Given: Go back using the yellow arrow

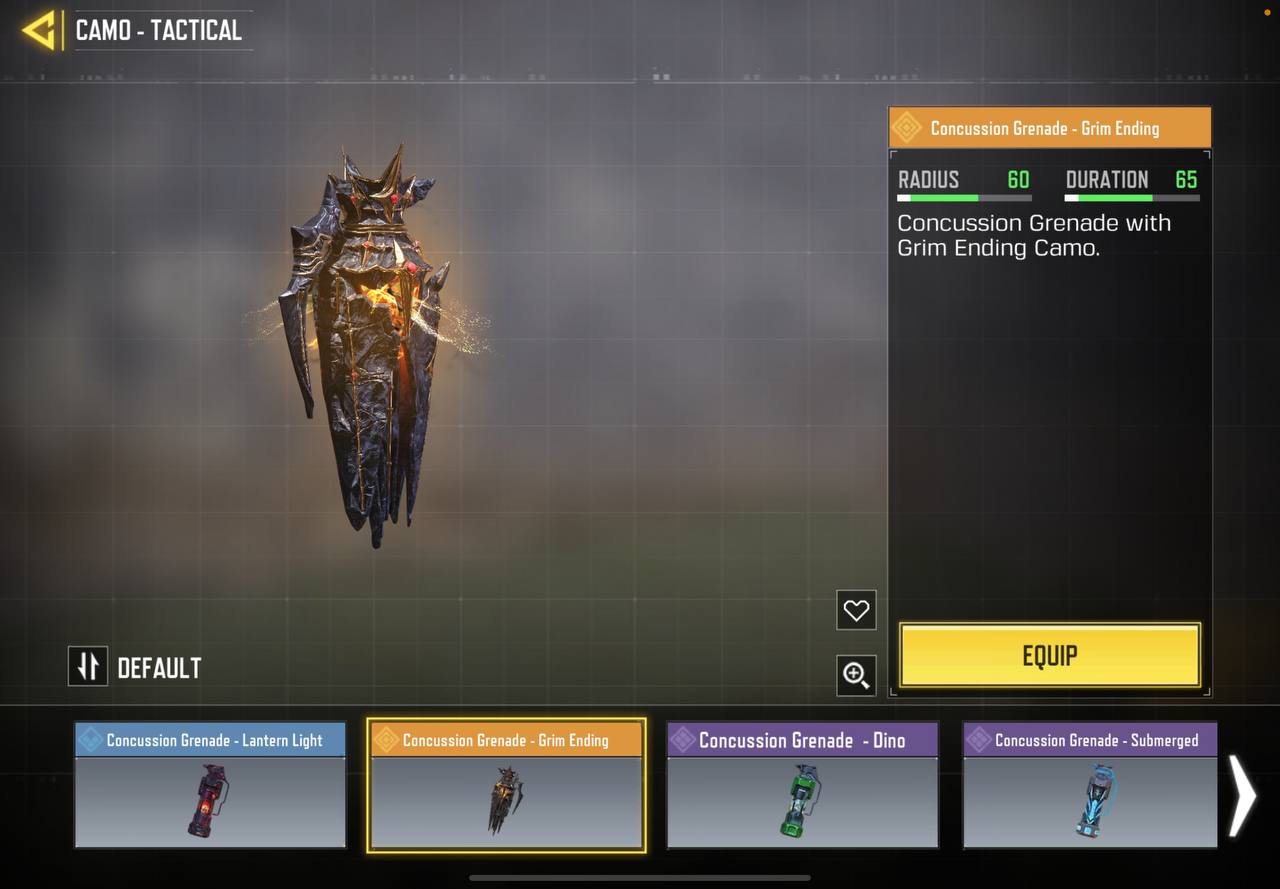Looking at the screenshot, I should pyautogui.click(x=39, y=30).
